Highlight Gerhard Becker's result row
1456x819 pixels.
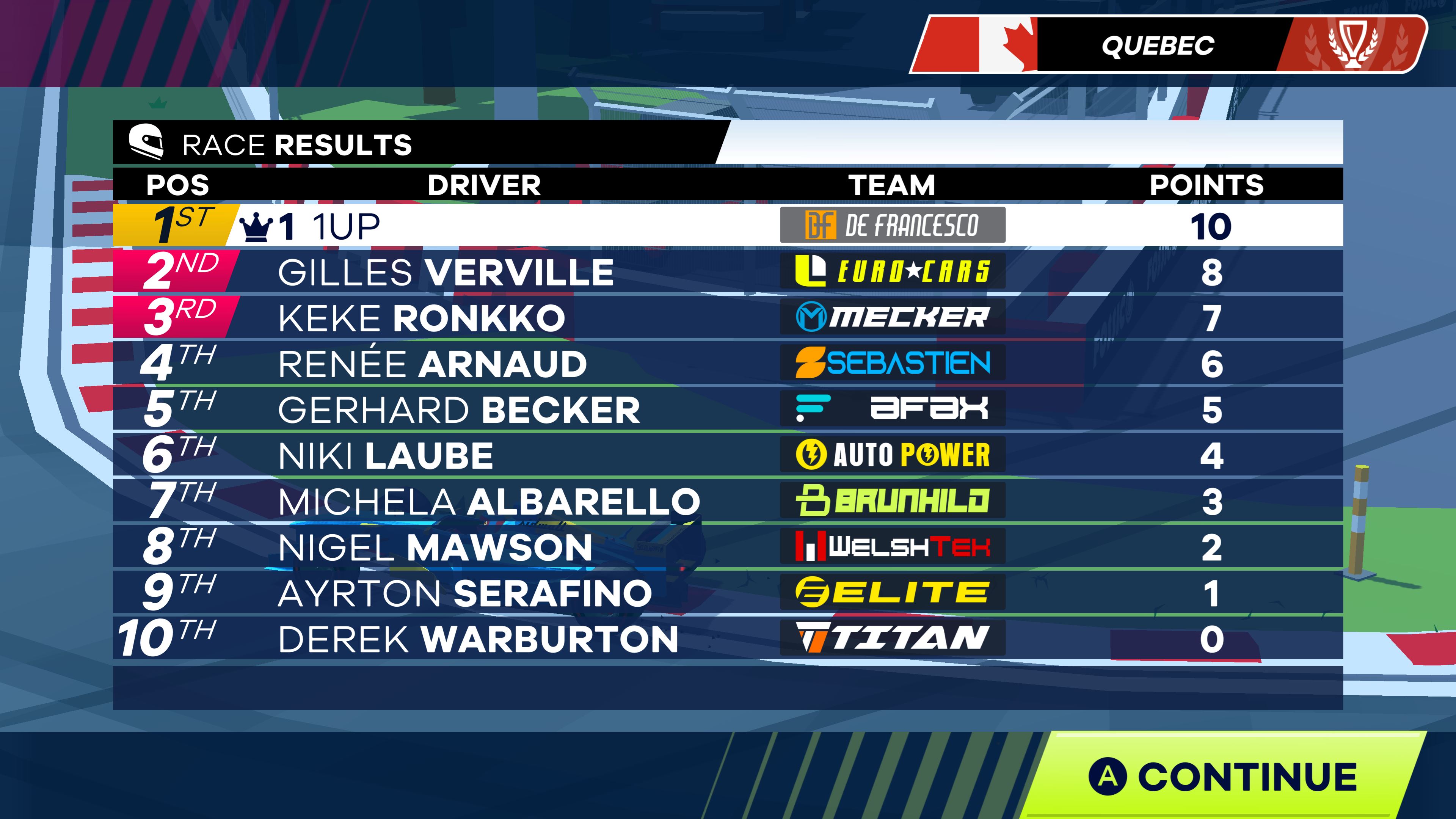pyautogui.click(x=728, y=409)
